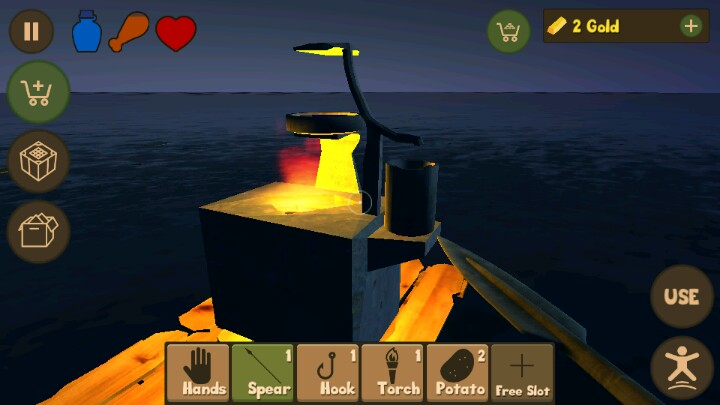Viewport: 720px width, 405px height.
Task: Open the shopping cart store at top
Action: [x=509, y=31]
